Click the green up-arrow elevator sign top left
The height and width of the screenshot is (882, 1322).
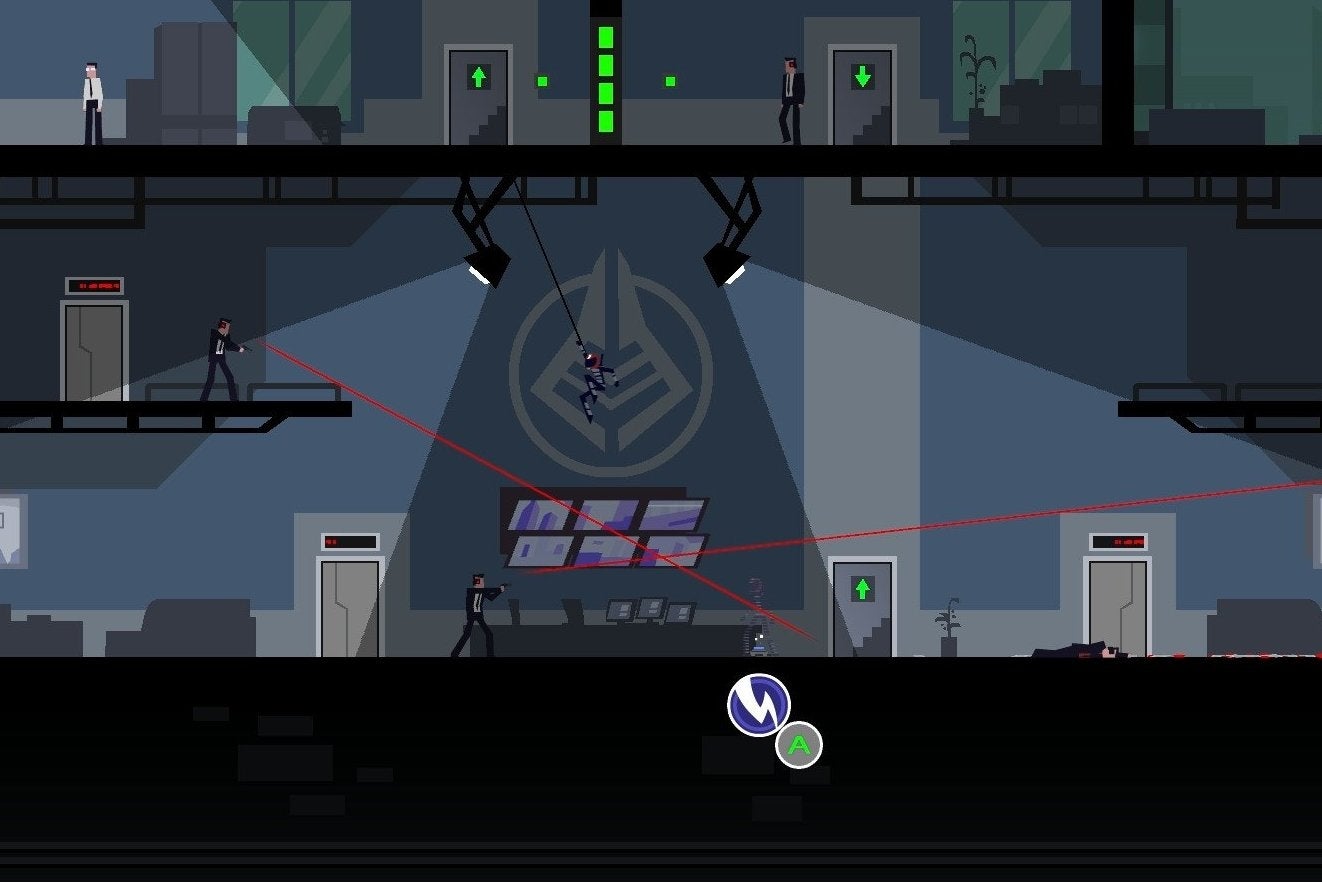478,75
